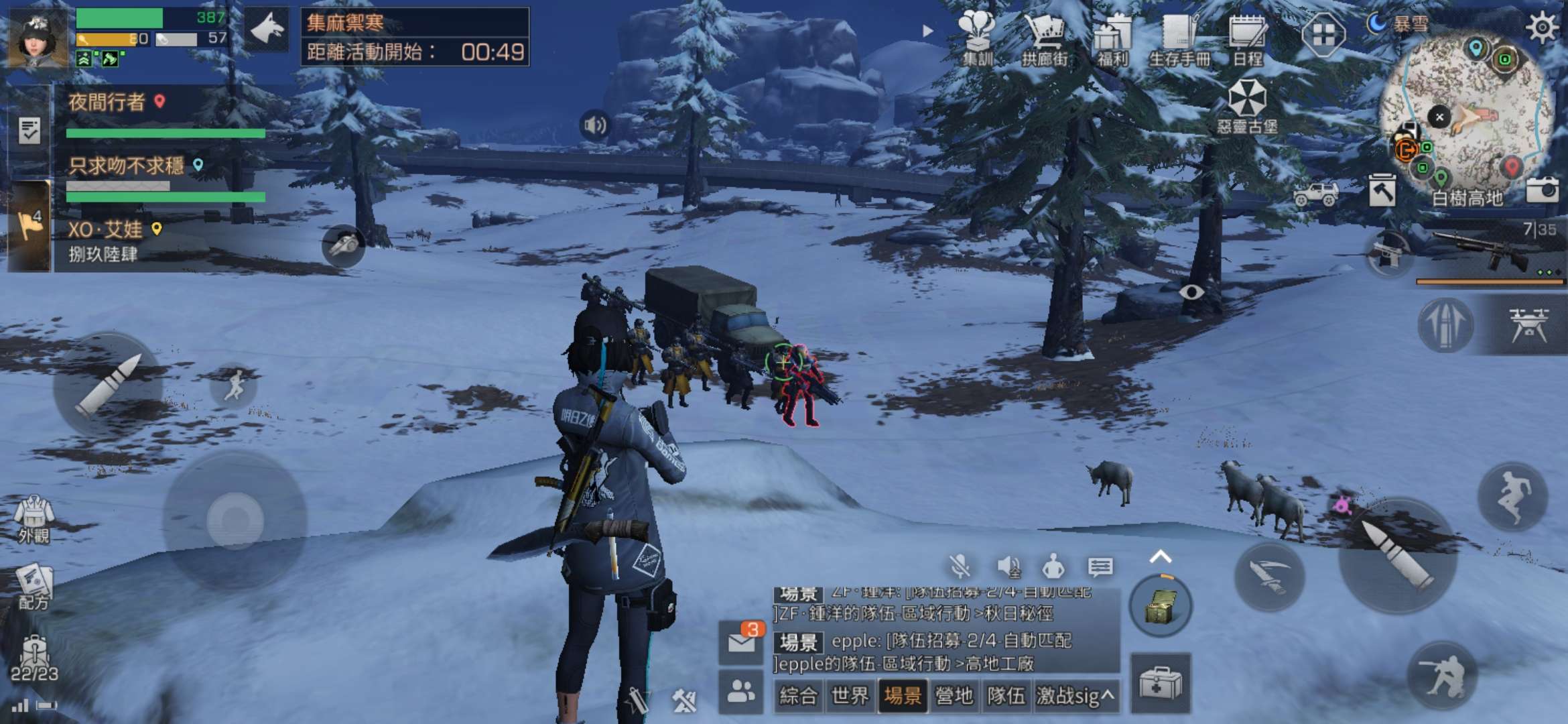
Task: Select the 綜合 chat tab
Action: tap(798, 696)
